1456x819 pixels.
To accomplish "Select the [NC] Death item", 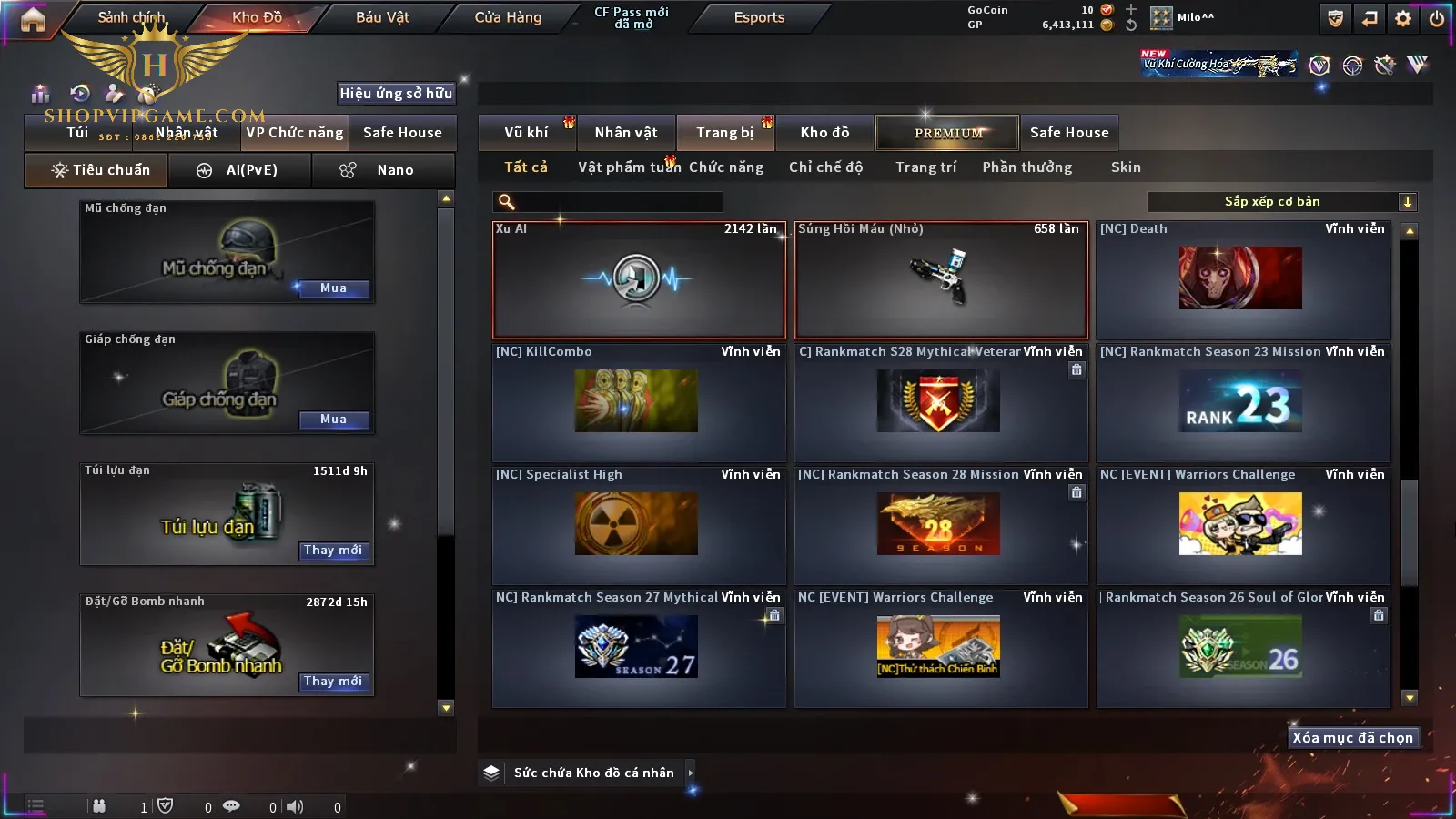I will [1242, 279].
